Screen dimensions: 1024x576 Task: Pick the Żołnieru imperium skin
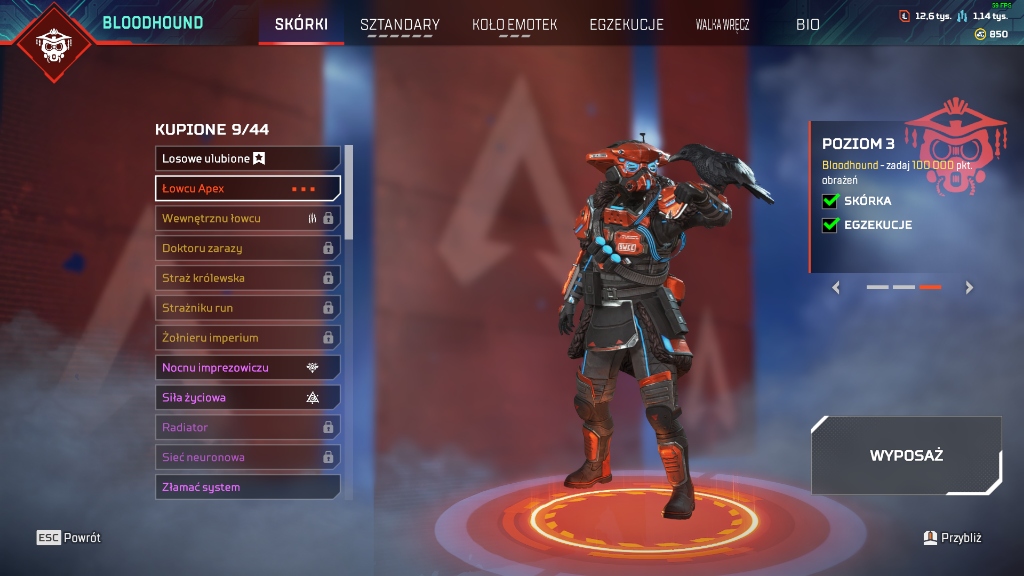point(248,338)
